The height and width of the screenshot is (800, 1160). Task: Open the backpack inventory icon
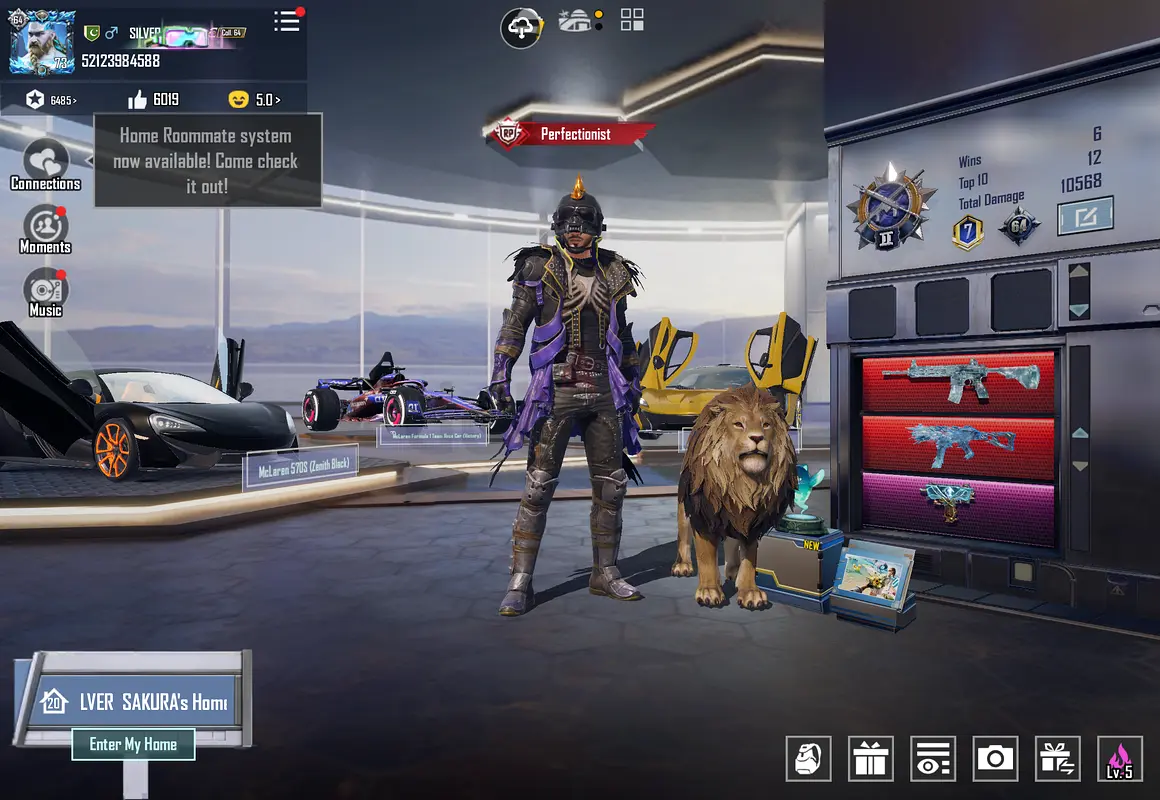click(x=809, y=759)
